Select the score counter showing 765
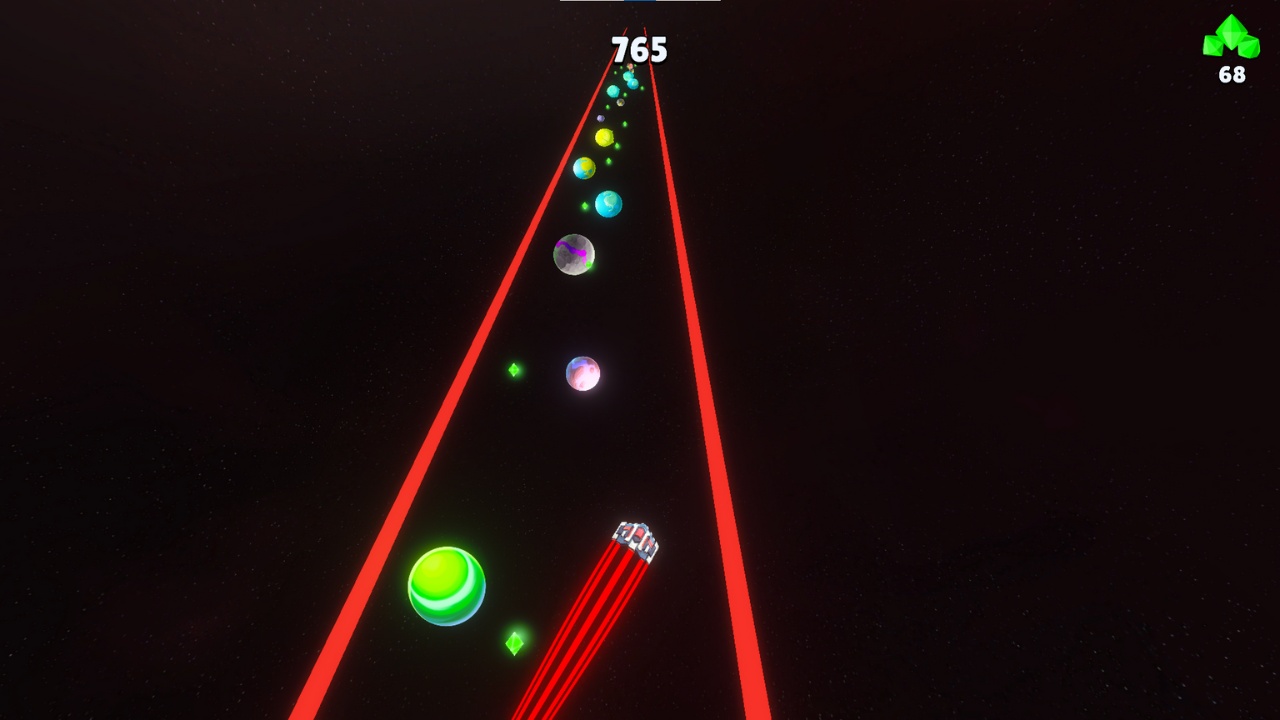This screenshot has width=1280, height=720. click(x=640, y=50)
